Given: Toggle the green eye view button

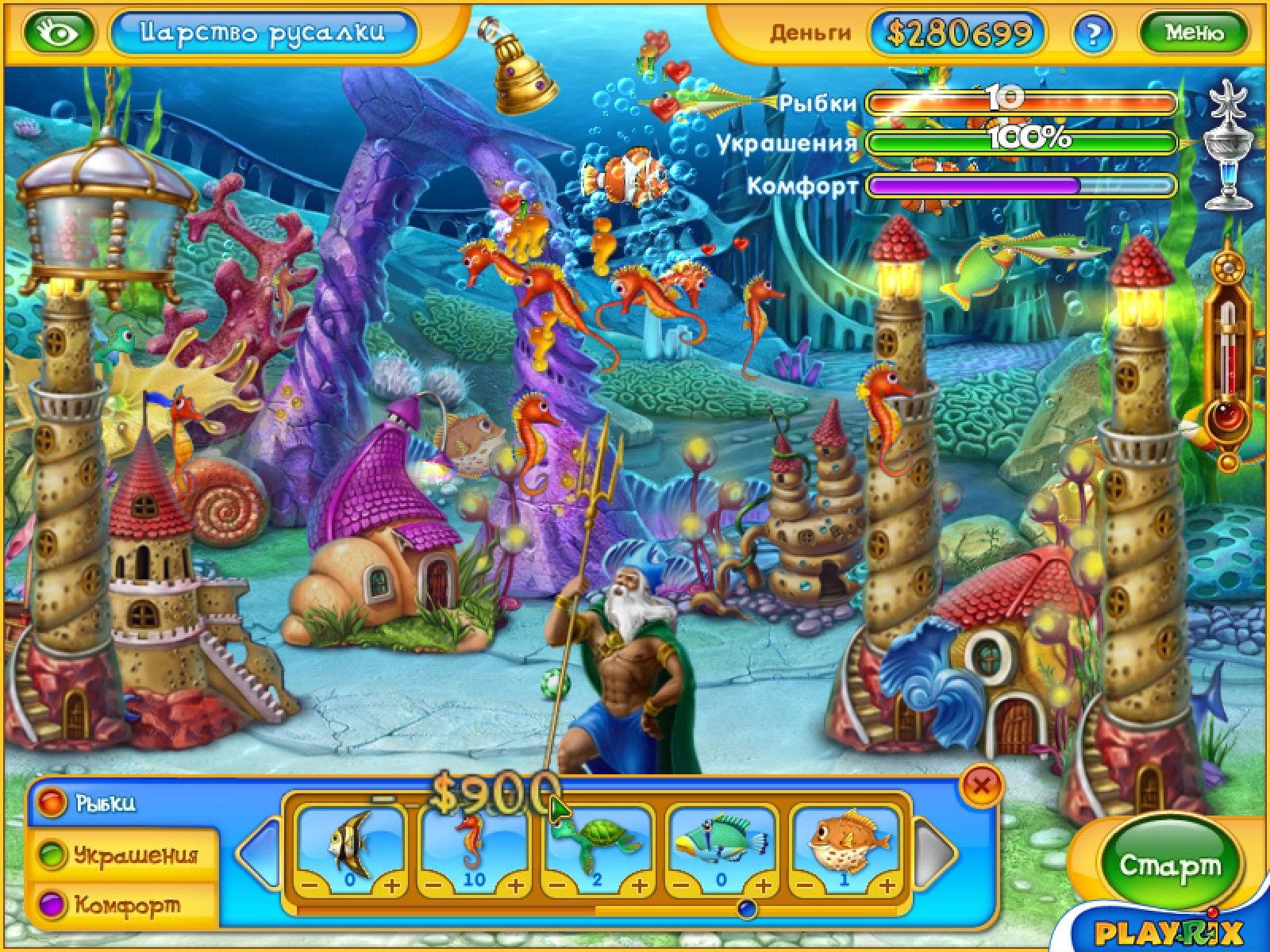Looking at the screenshot, I should 60,33.
